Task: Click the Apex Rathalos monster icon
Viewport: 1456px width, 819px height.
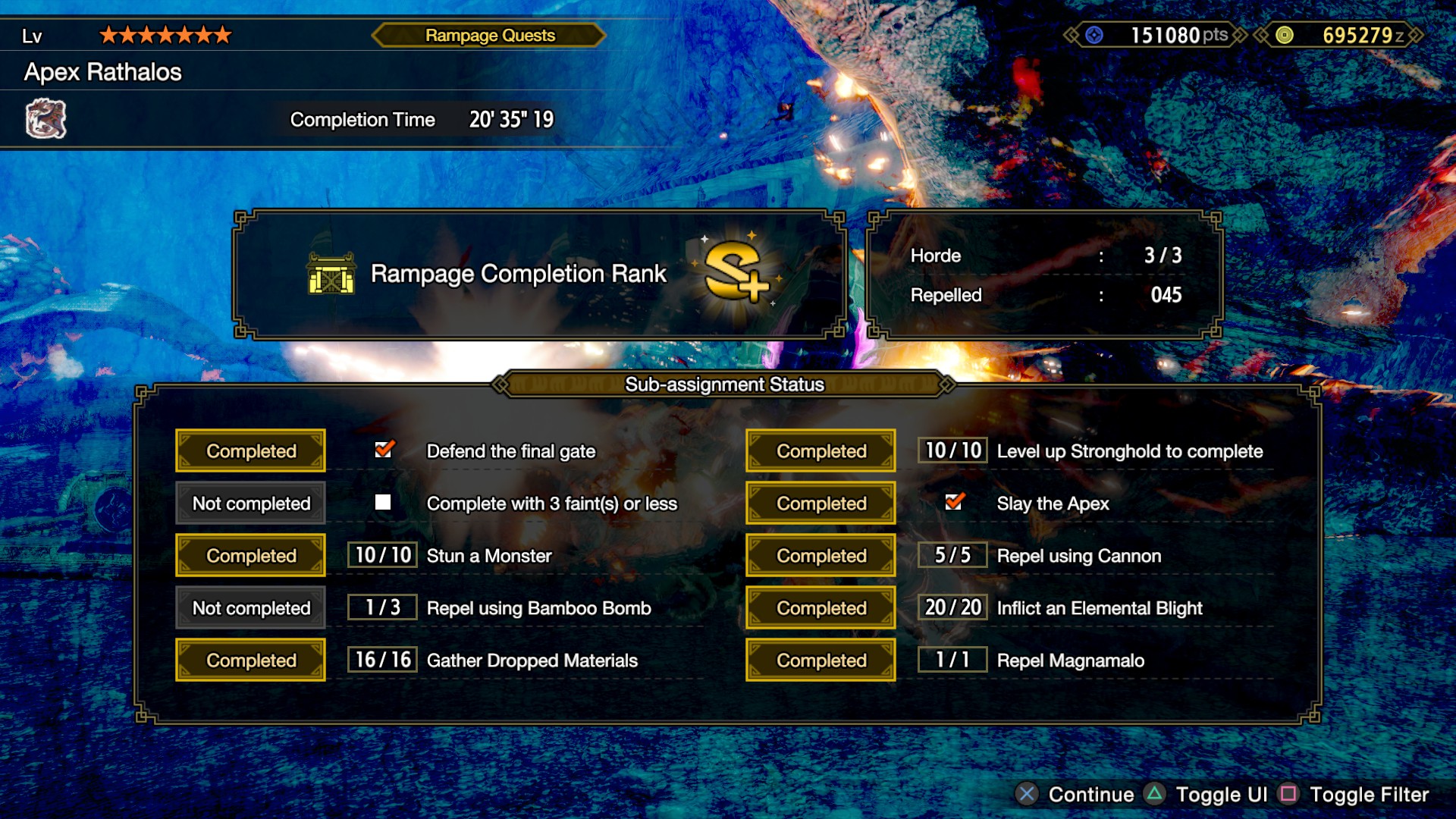Action: 46,119
